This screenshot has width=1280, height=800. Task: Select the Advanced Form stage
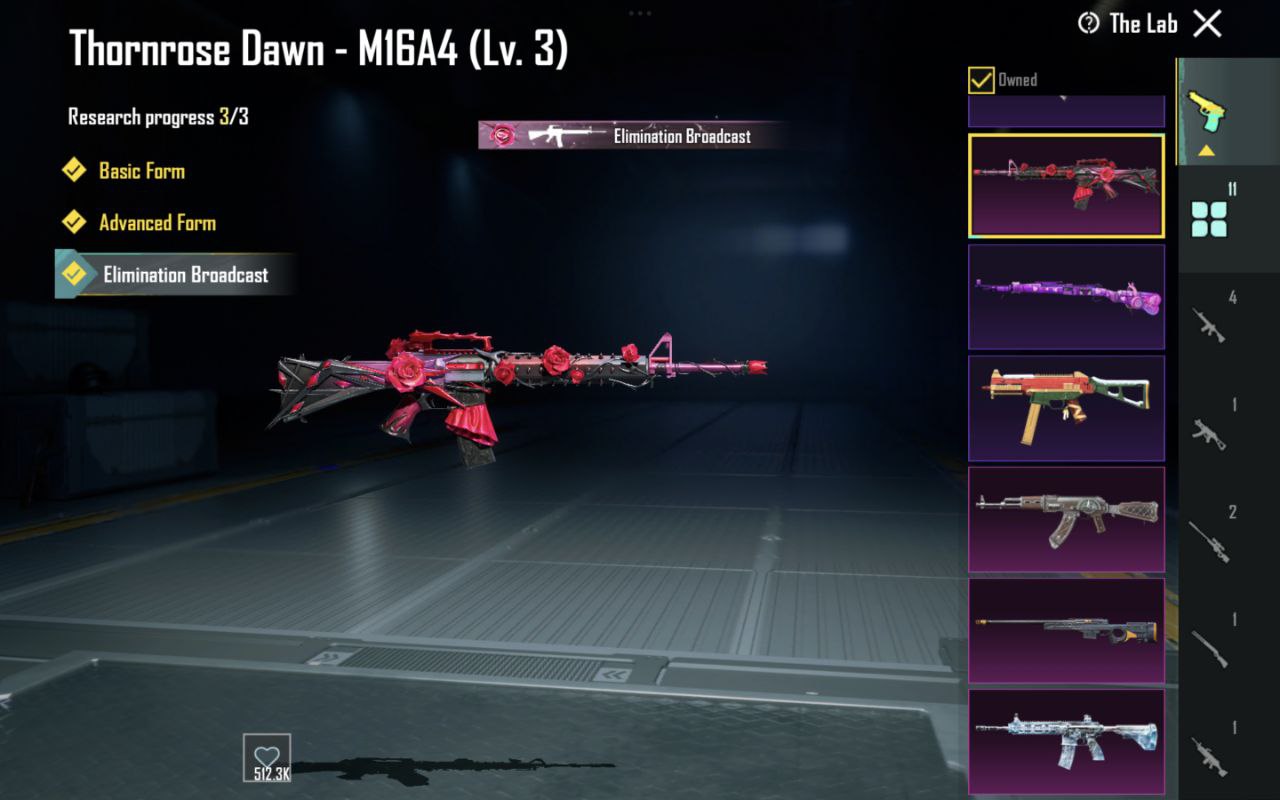157,222
